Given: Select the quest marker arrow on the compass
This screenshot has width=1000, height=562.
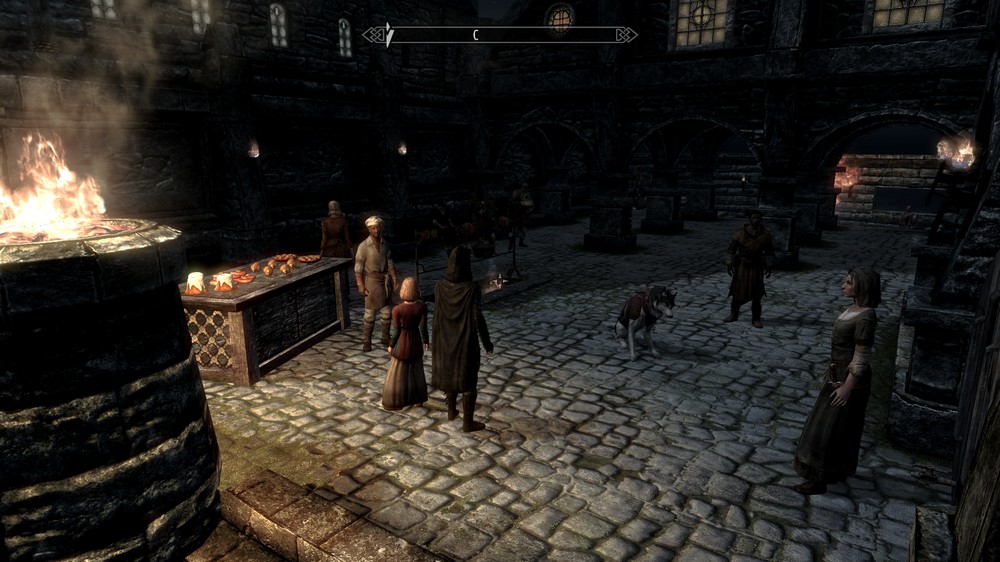Looking at the screenshot, I should click(389, 35).
